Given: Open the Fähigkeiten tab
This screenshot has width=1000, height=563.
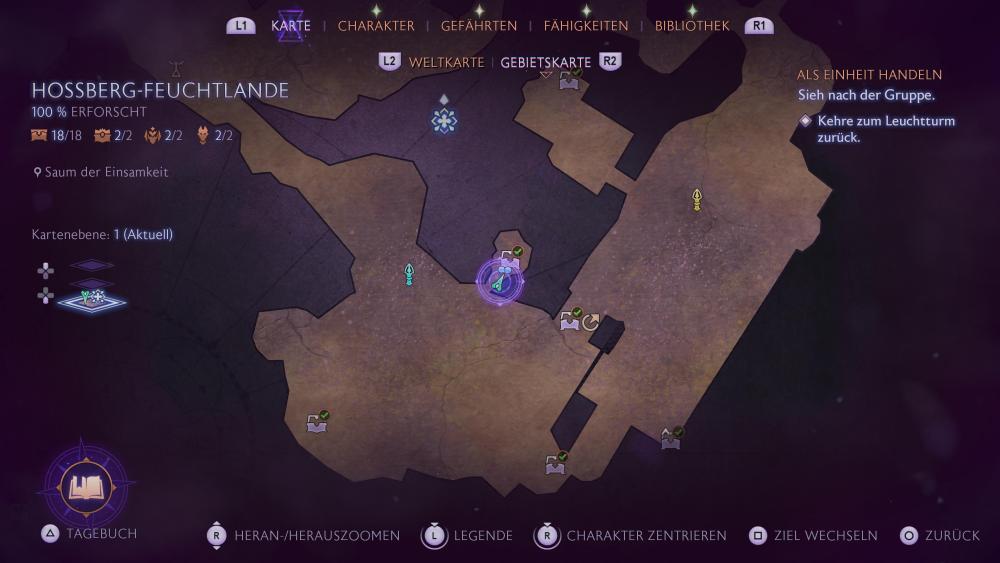Looking at the screenshot, I should coord(586,26).
